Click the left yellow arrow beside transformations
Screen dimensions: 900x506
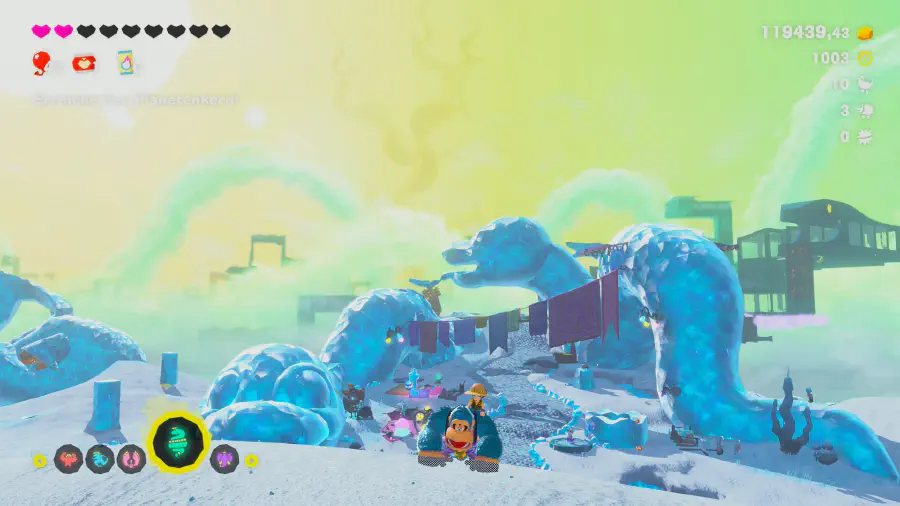tap(40, 461)
